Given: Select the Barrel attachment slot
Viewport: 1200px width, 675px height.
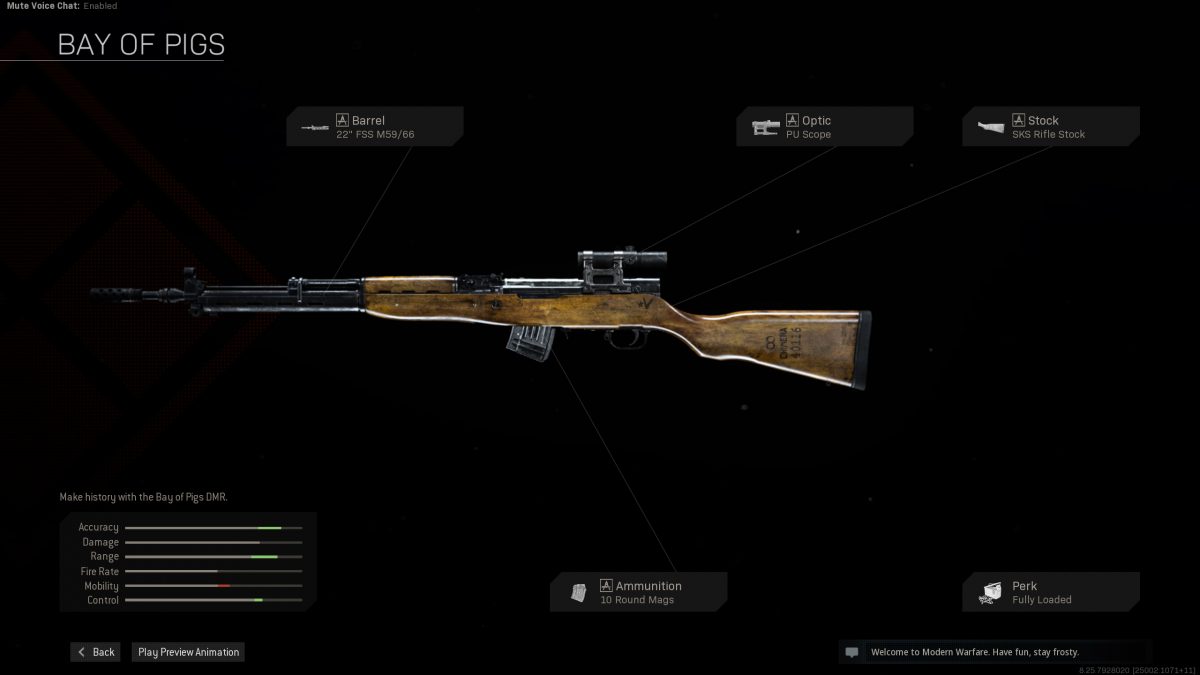Looking at the screenshot, I should point(375,127).
